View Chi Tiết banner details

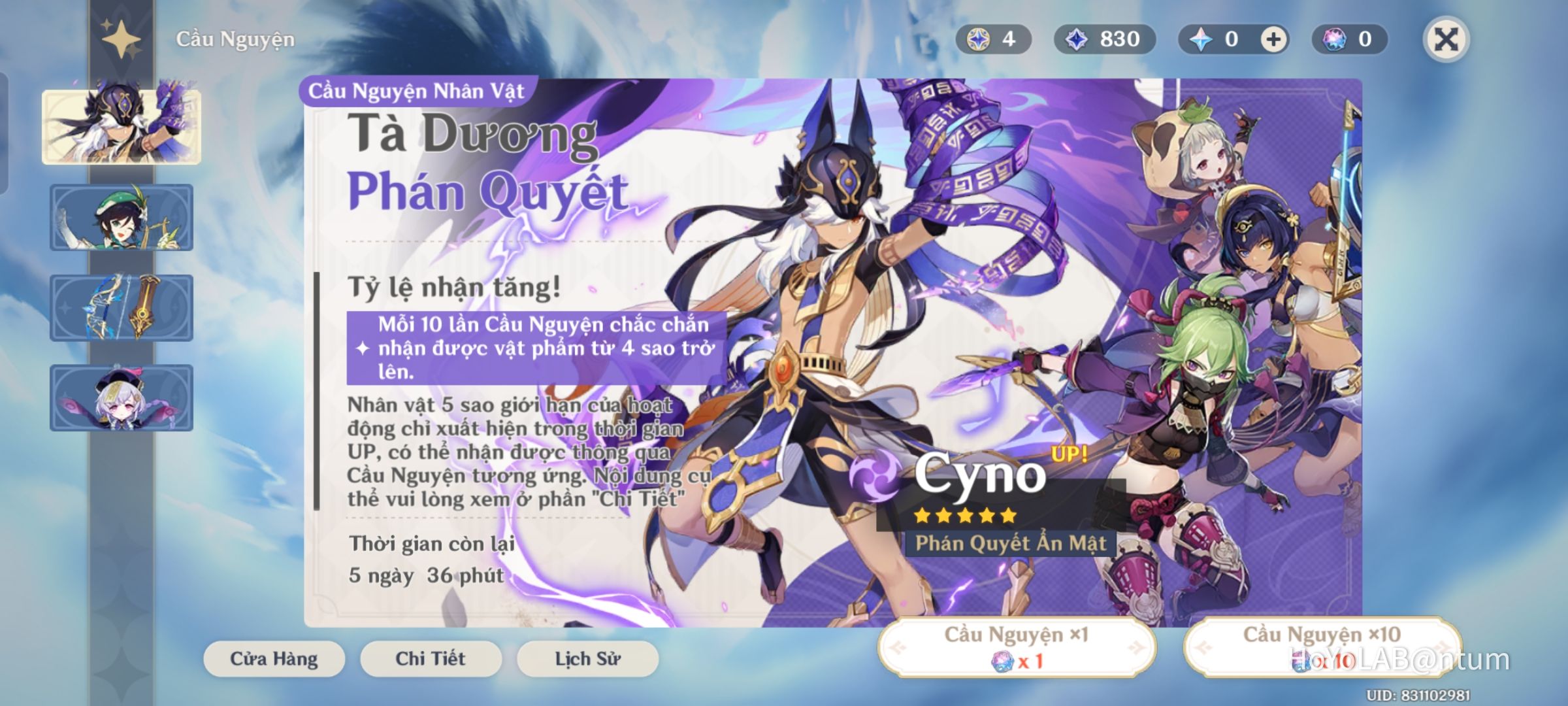pyautogui.click(x=431, y=659)
